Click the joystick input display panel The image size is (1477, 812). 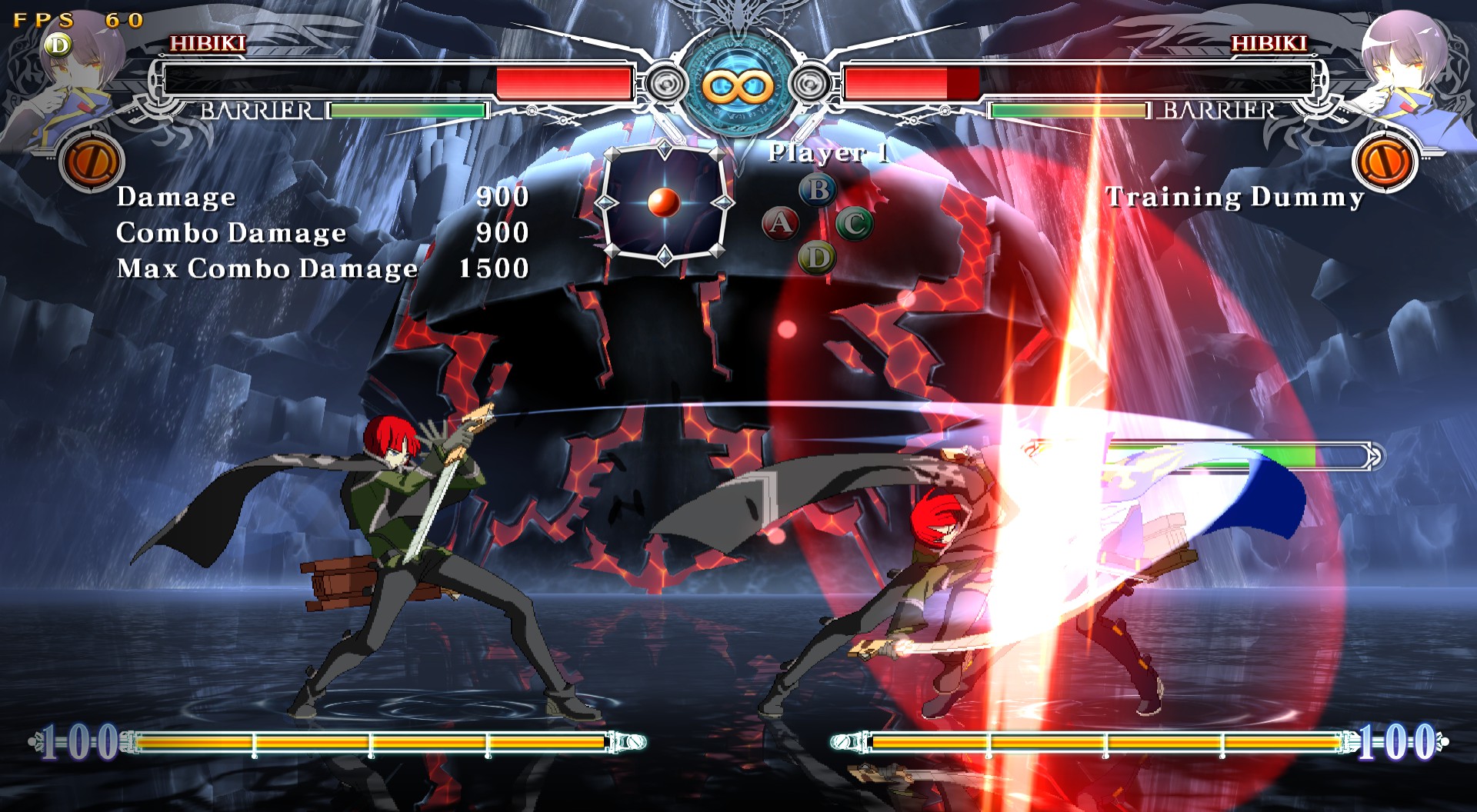[664, 203]
